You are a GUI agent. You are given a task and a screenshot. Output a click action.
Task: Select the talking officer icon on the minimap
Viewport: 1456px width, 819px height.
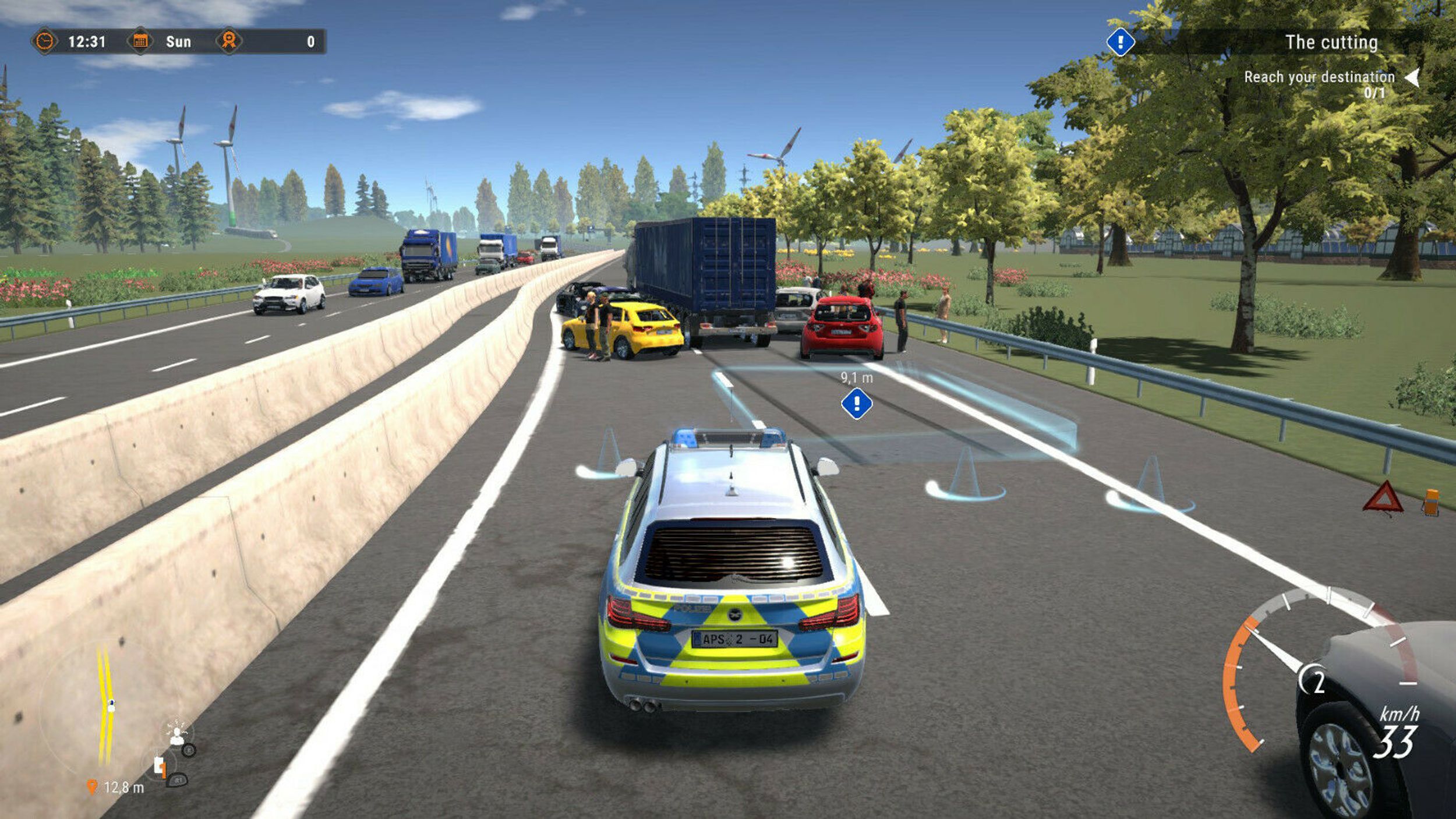point(177,736)
